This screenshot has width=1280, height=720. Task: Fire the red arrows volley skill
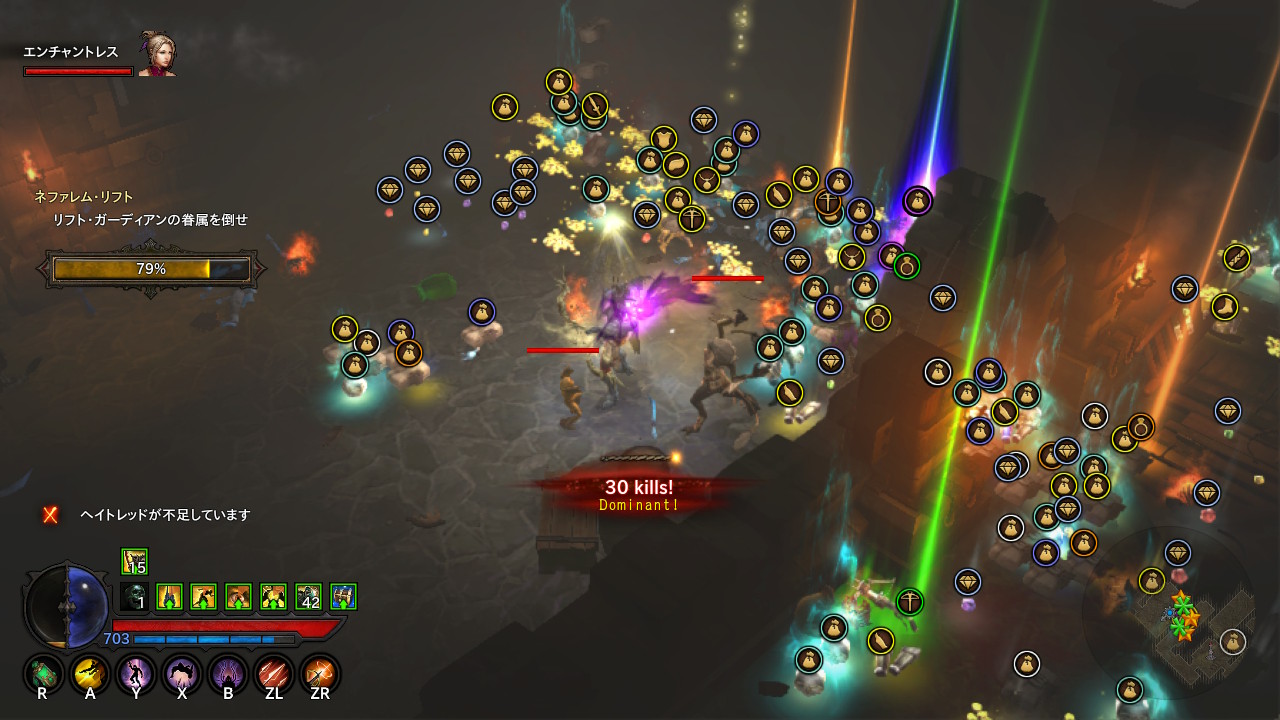[x=274, y=674]
